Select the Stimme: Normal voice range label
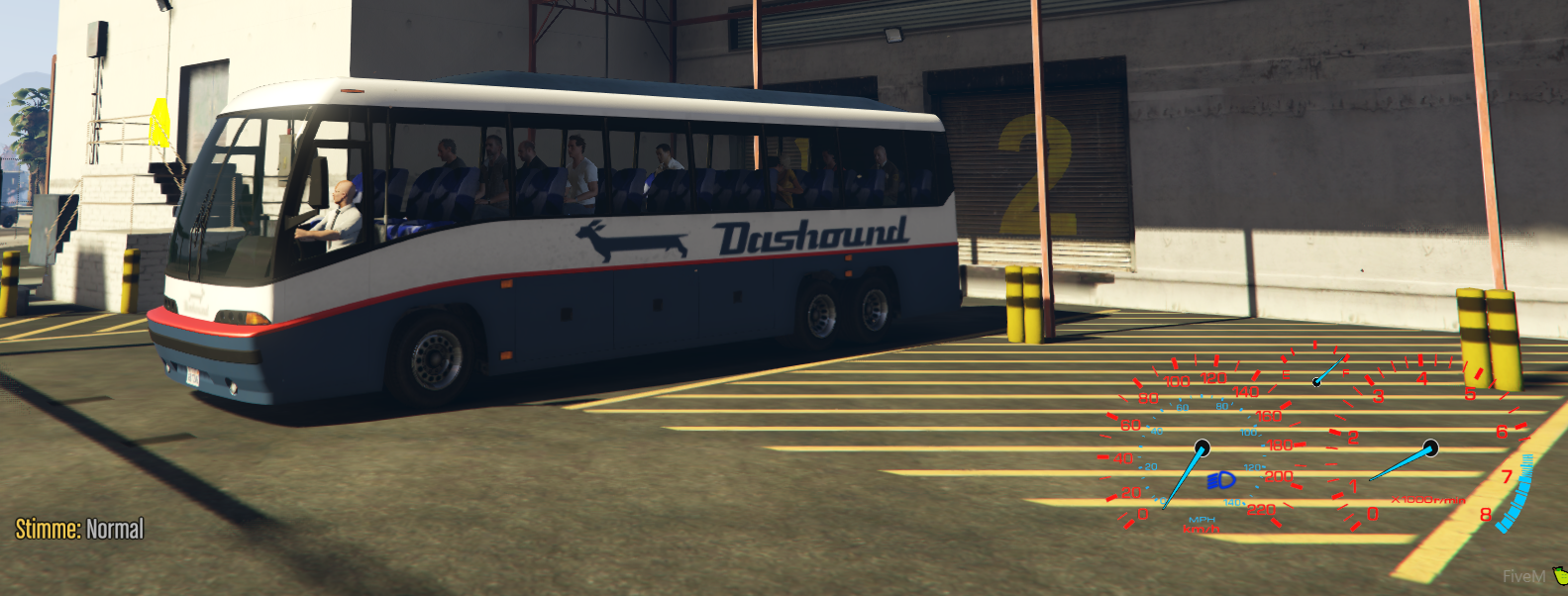1568x596 pixels. tap(79, 530)
